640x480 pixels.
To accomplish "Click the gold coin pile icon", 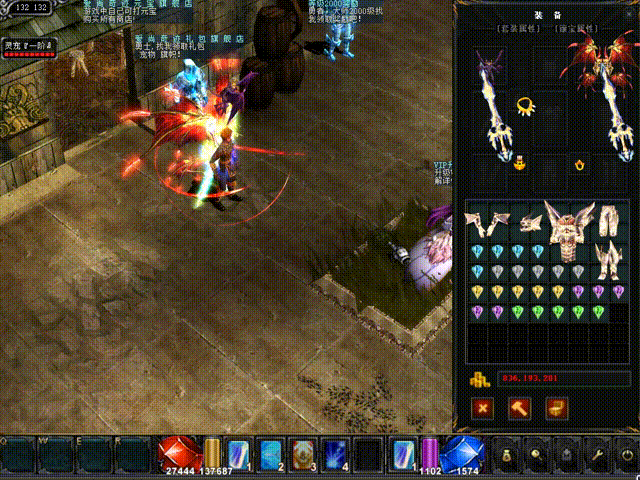I will coord(479,379).
